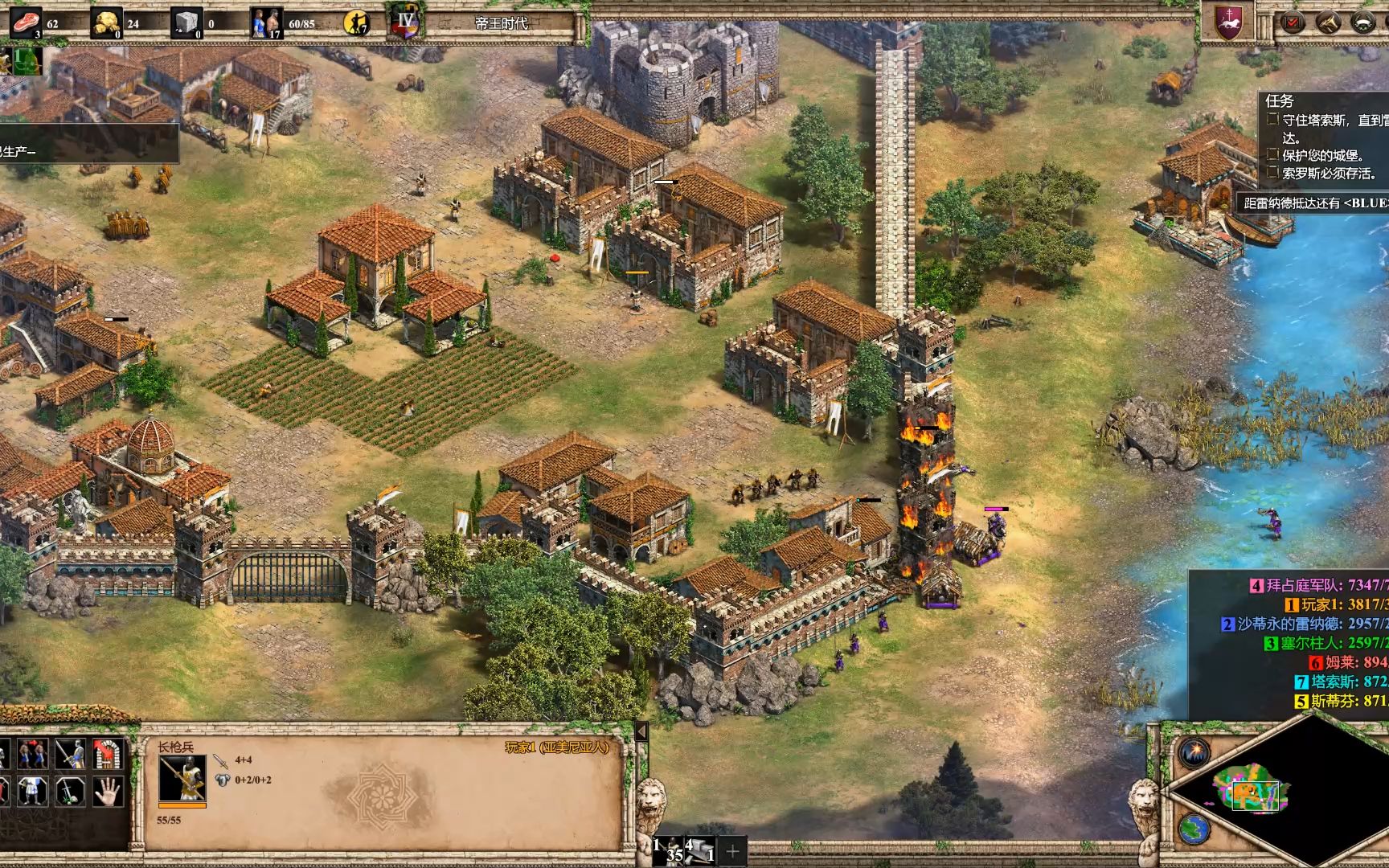
Task: Open the objectives checklist button
Action: click(x=1293, y=22)
